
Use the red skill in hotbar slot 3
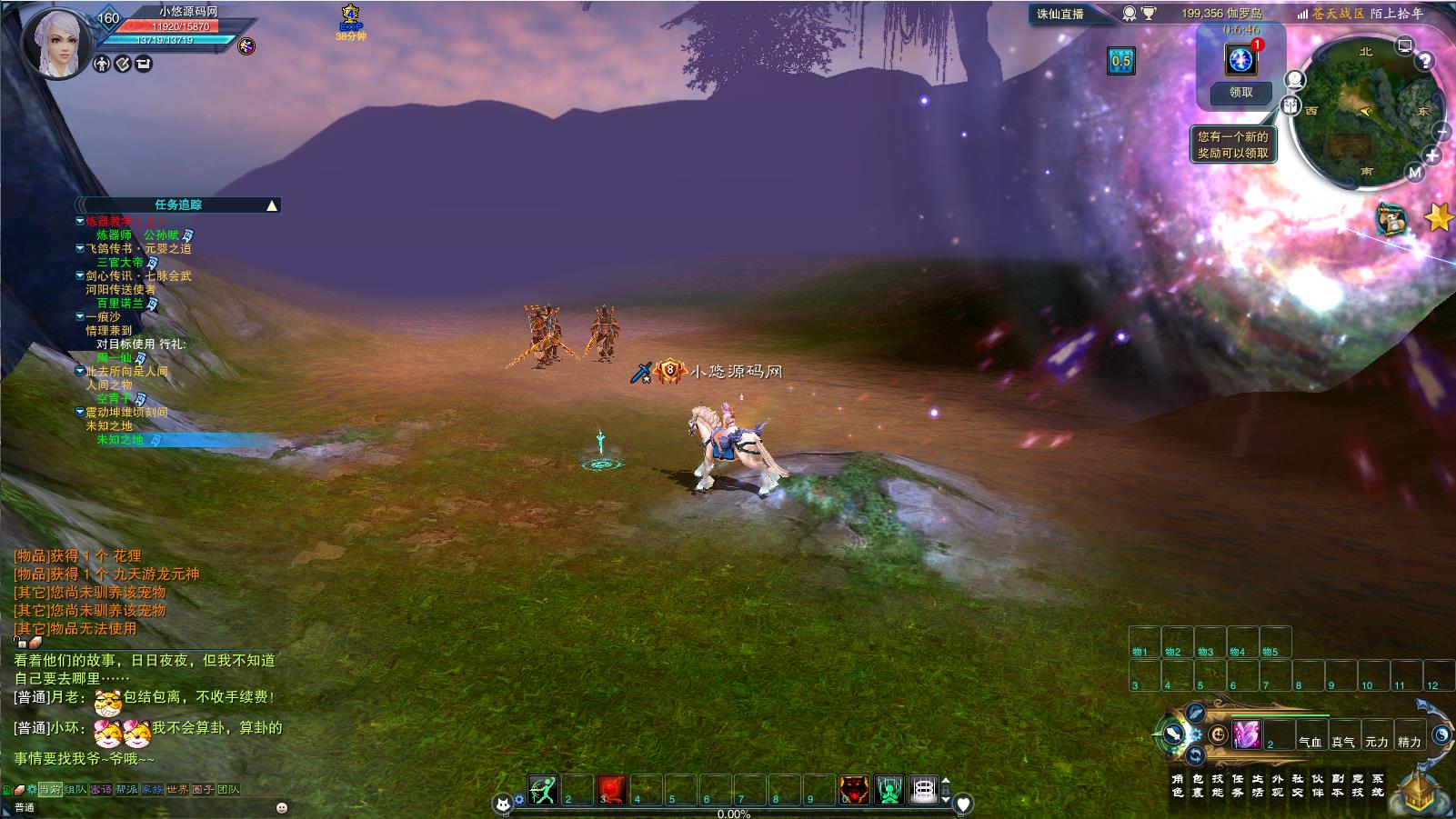612,790
